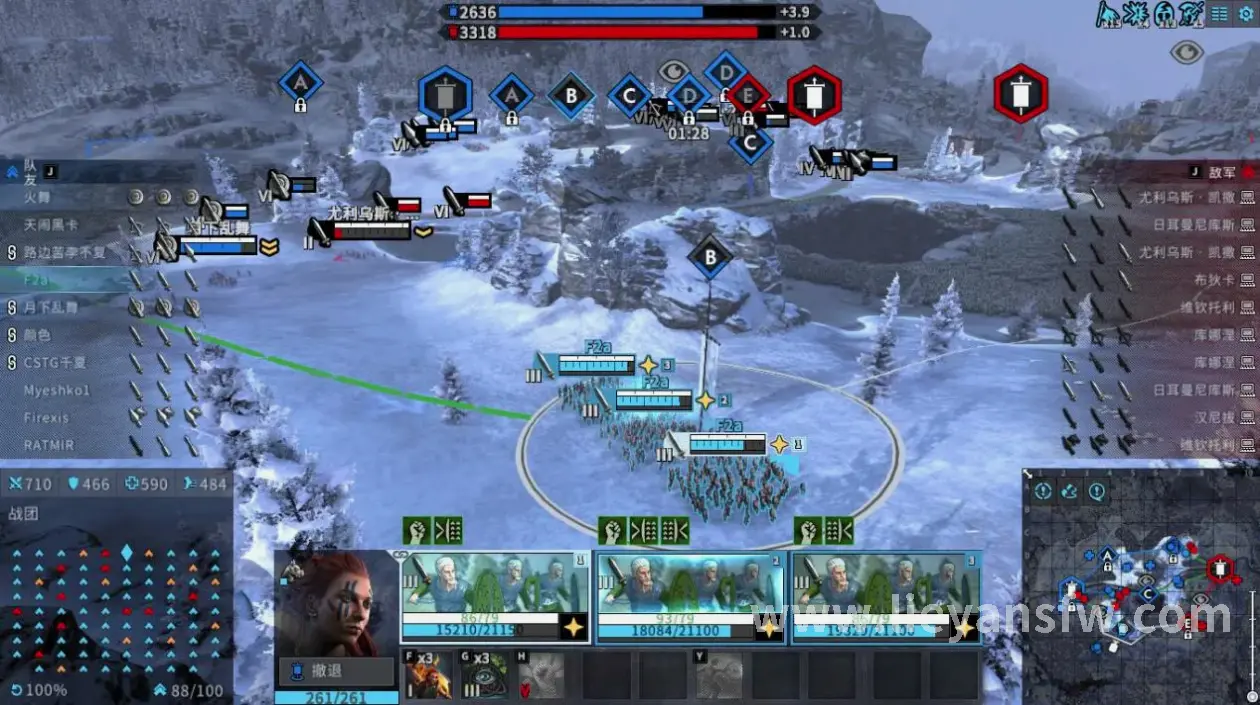
Task: Click the 撤退 retreat button
Action: [335, 672]
